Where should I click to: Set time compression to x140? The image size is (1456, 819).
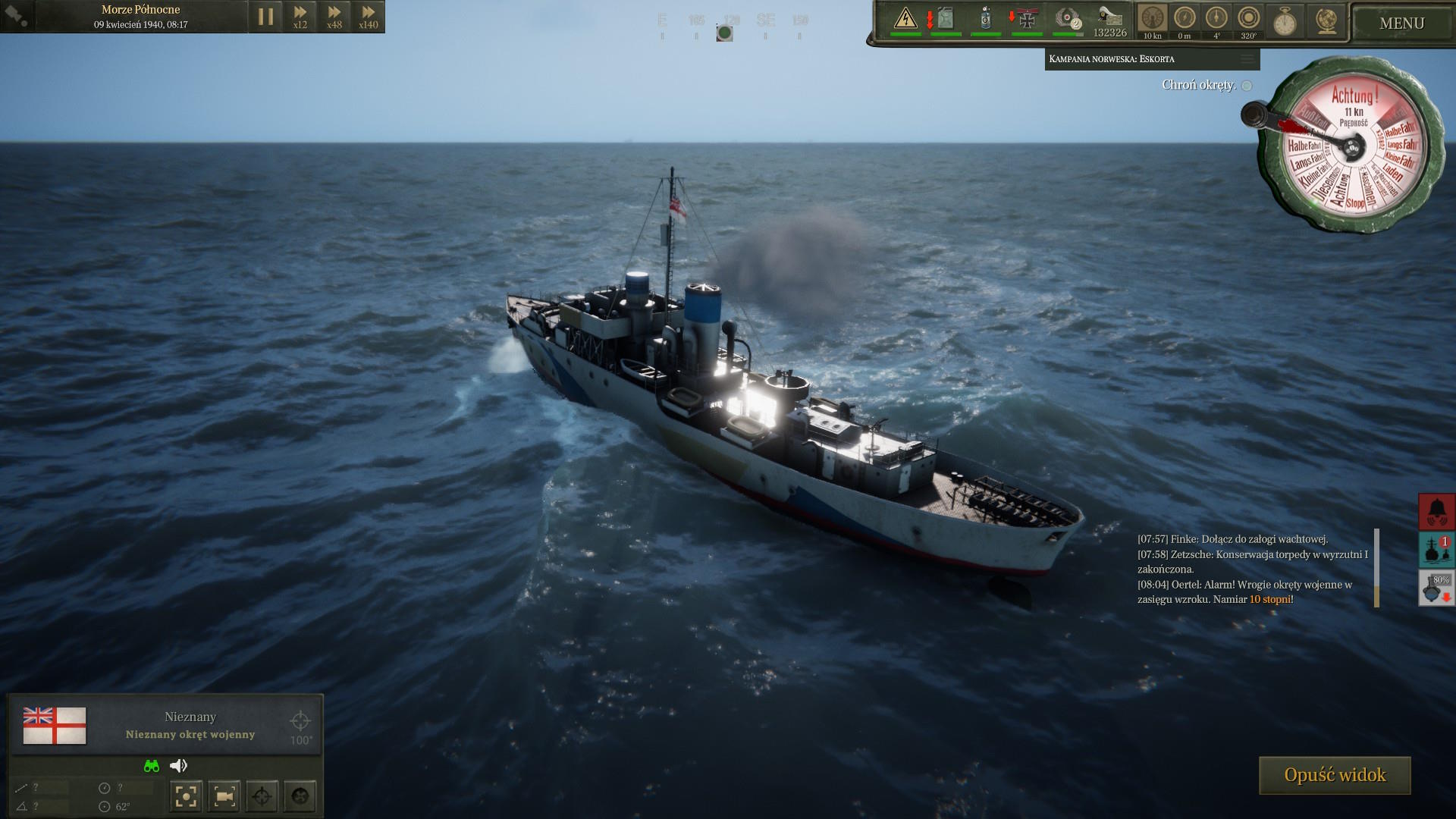click(x=368, y=17)
